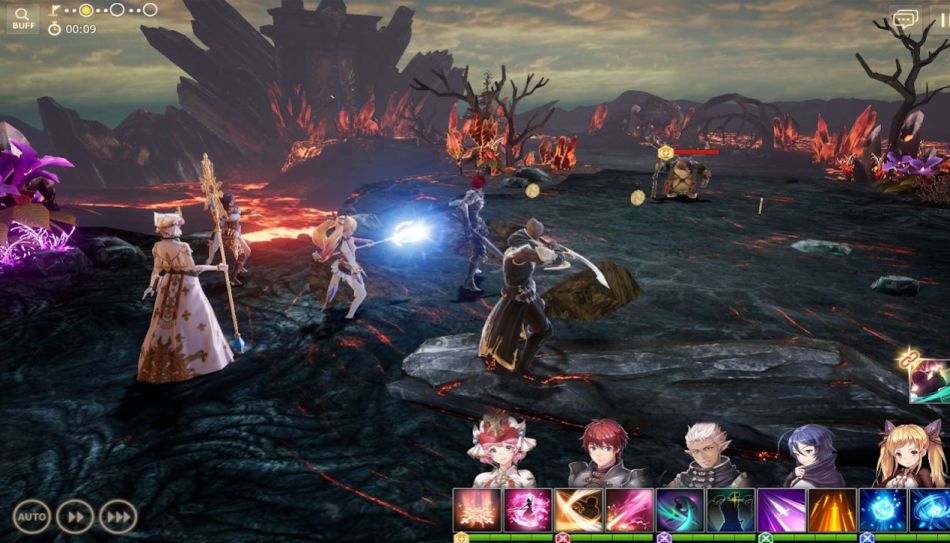This screenshot has height=543, width=950.
Task: Set triple-speed fast forward
Action: [119, 516]
